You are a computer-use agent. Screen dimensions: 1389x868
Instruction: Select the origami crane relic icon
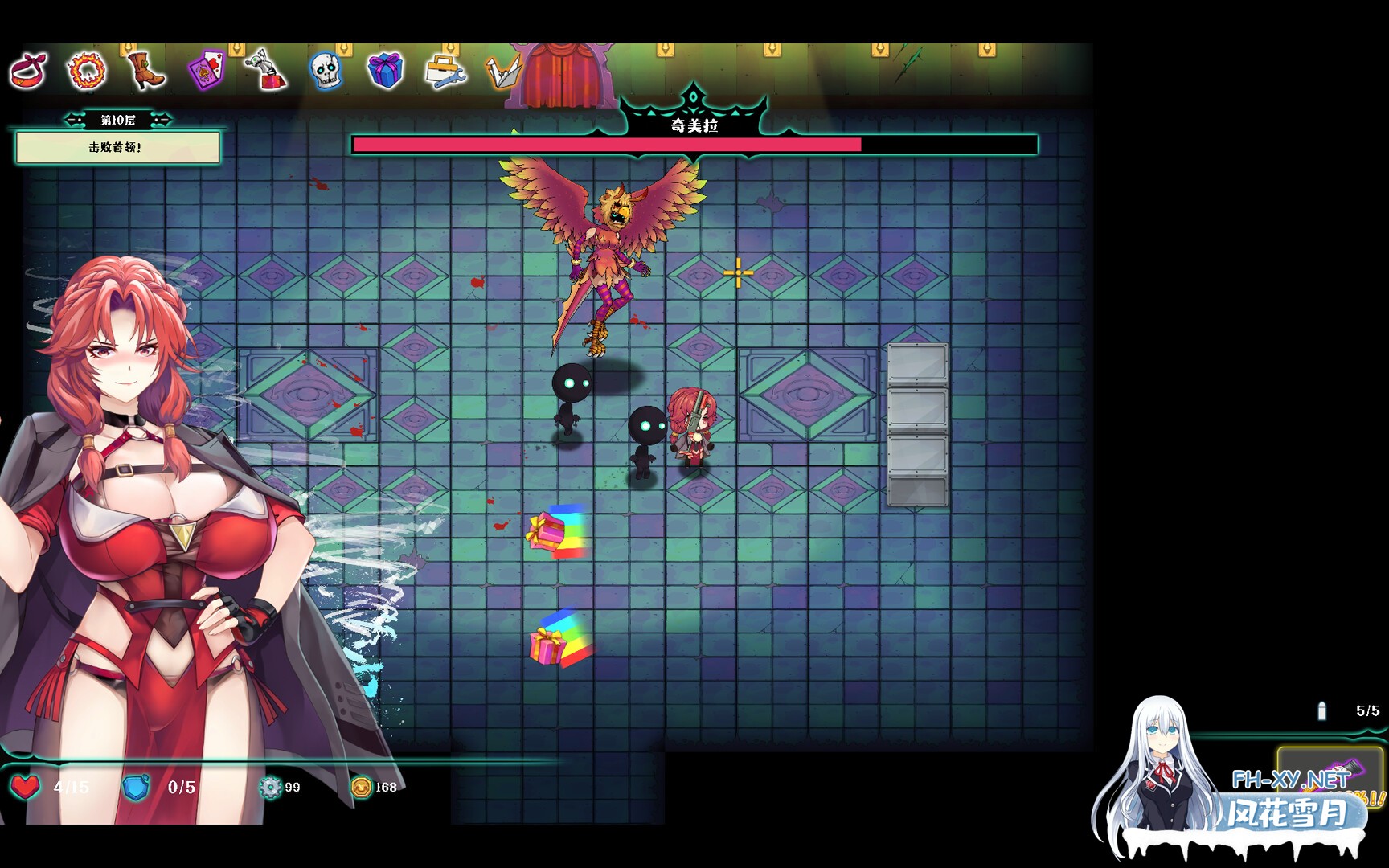(x=502, y=72)
